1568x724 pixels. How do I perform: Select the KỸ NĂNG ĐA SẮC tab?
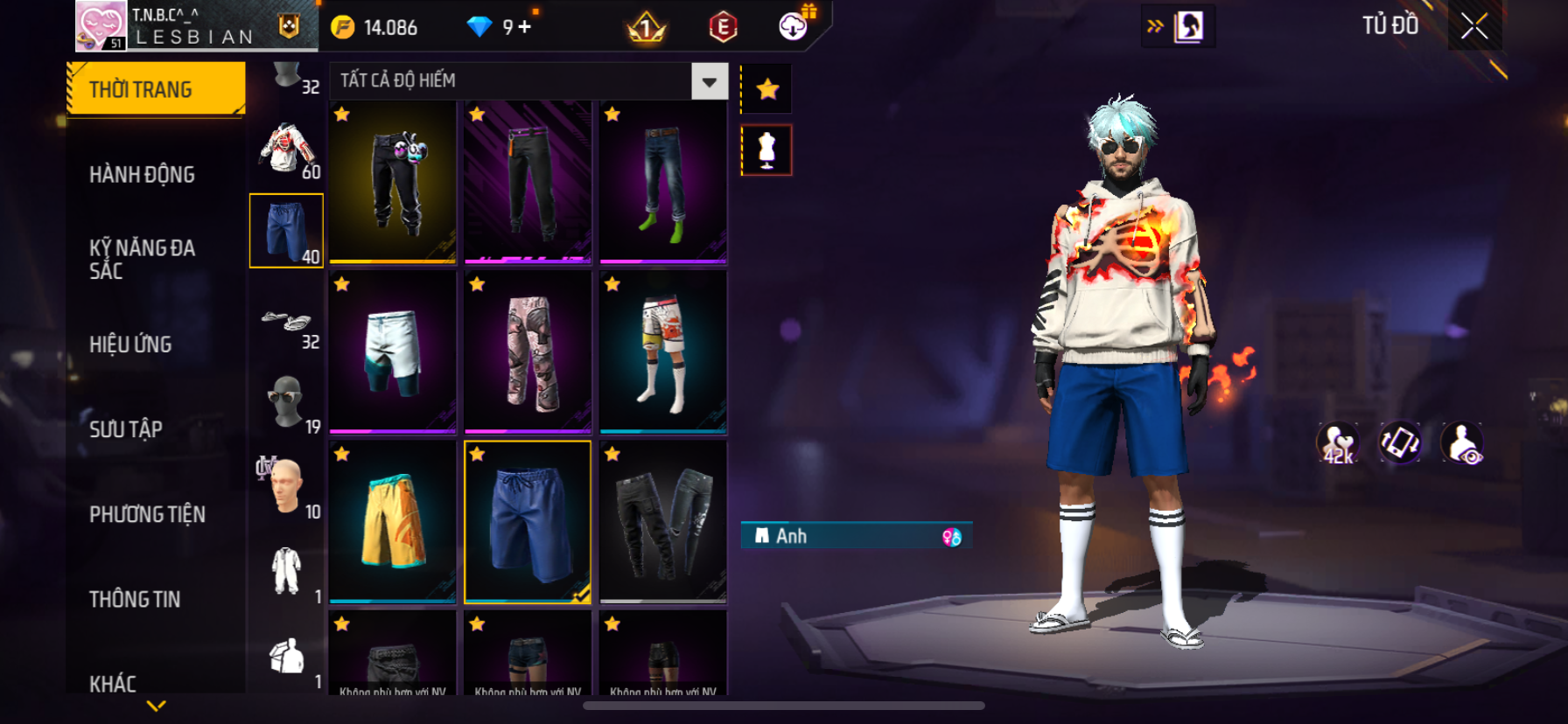143,259
